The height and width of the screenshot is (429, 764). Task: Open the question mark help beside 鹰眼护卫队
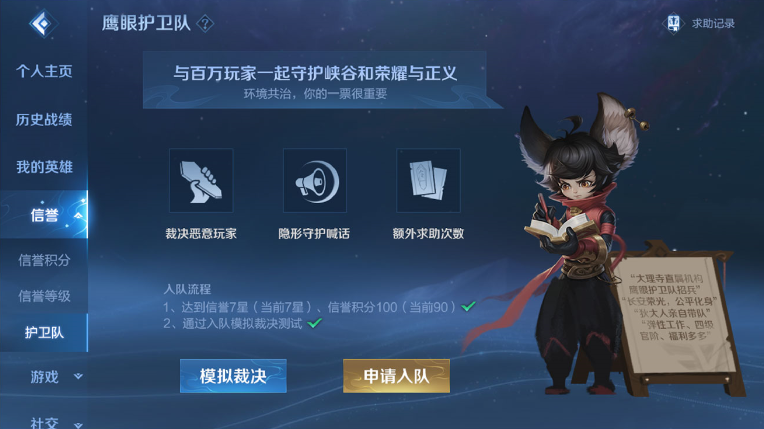point(206,23)
